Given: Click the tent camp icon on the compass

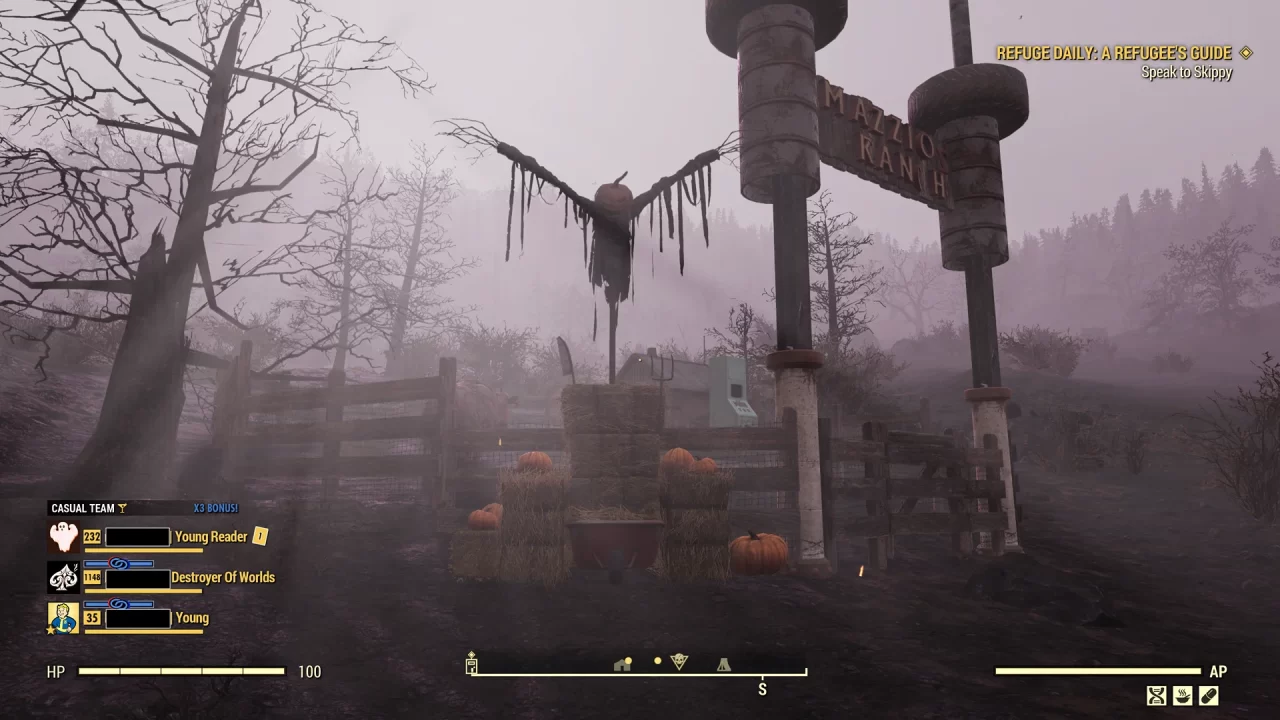Looking at the screenshot, I should 723,664.
